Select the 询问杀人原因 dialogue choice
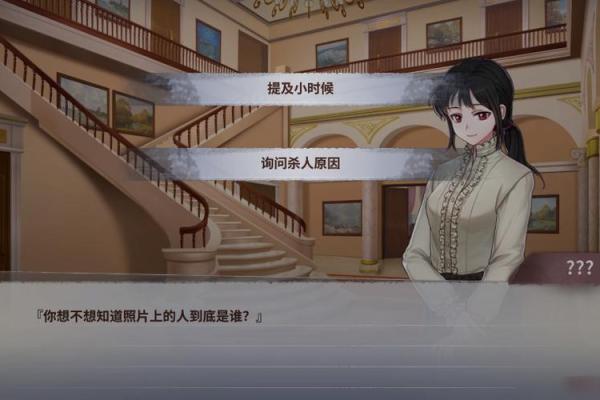Screen dimensions: 600x400 (300, 165)
